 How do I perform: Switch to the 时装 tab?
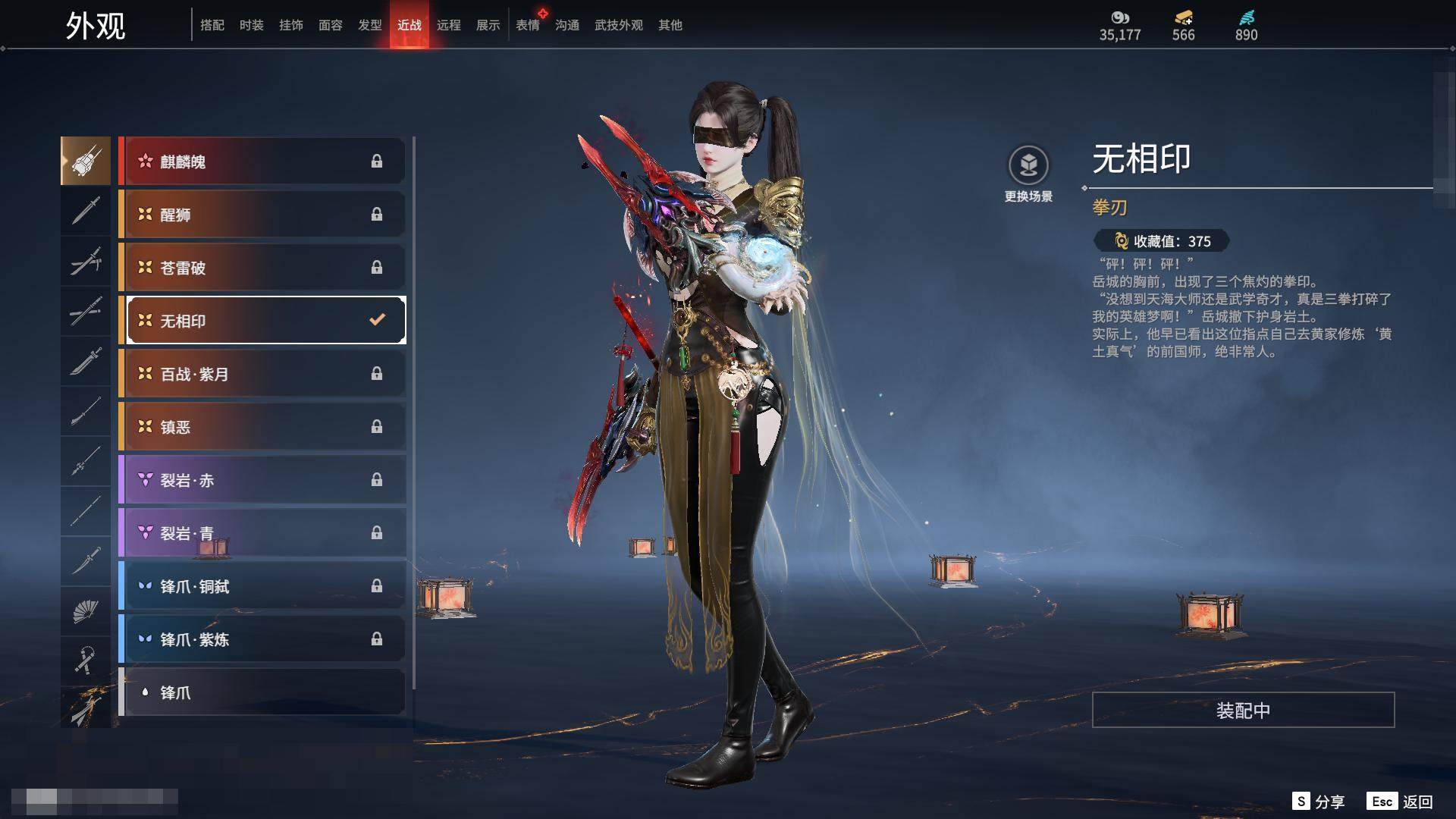[251, 25]
